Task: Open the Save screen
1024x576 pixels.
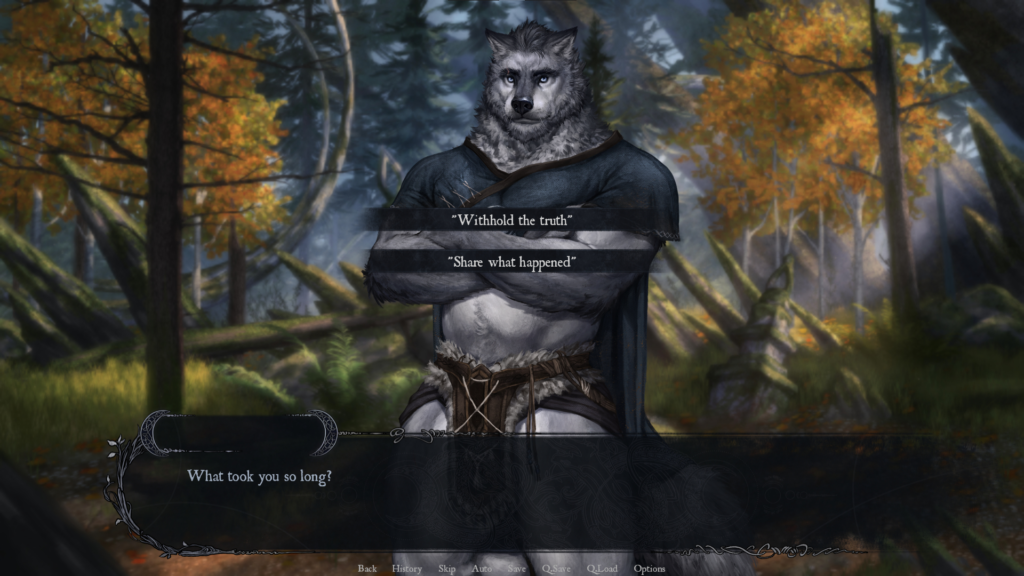Action: tap(516, 569)
